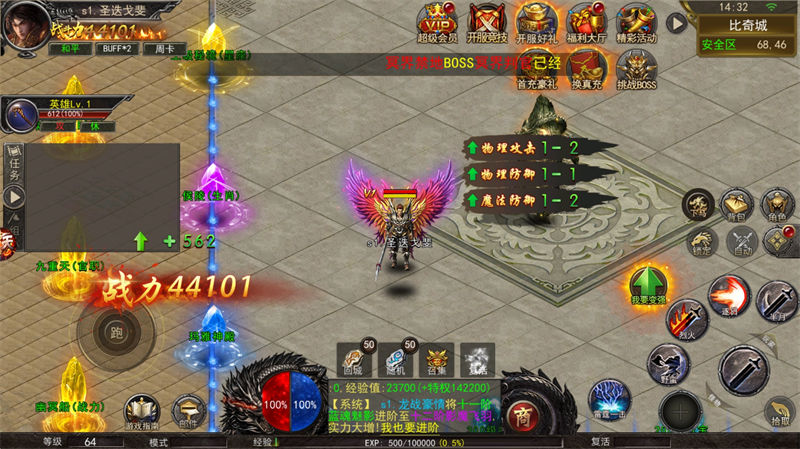Open the 背包 backpack
Viewport: 800px width, 449px height.
[736, 205]
